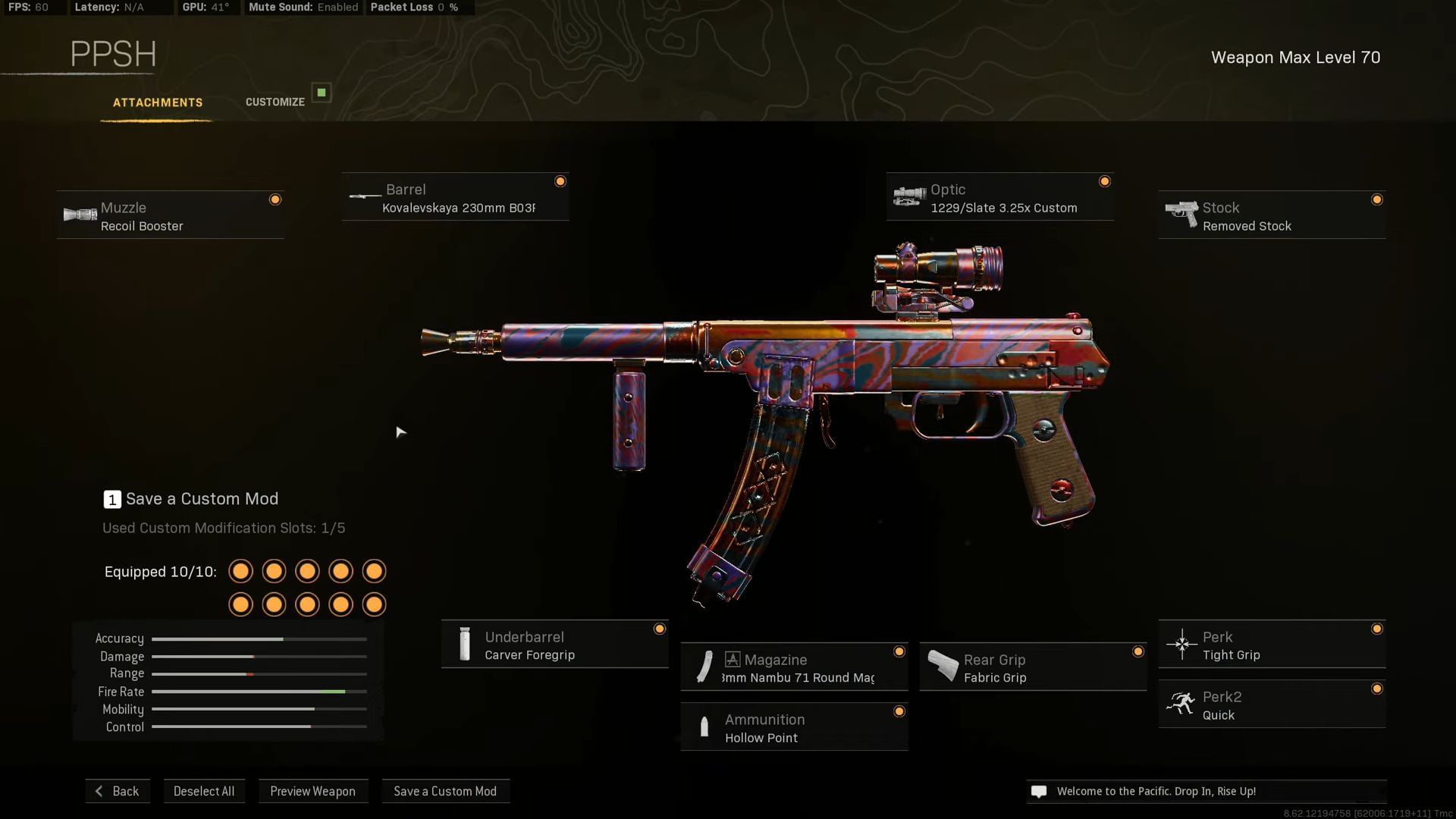Select the Magazine attachment icon
Screen dimensions: 1456x819
click(x=704, y=666)
